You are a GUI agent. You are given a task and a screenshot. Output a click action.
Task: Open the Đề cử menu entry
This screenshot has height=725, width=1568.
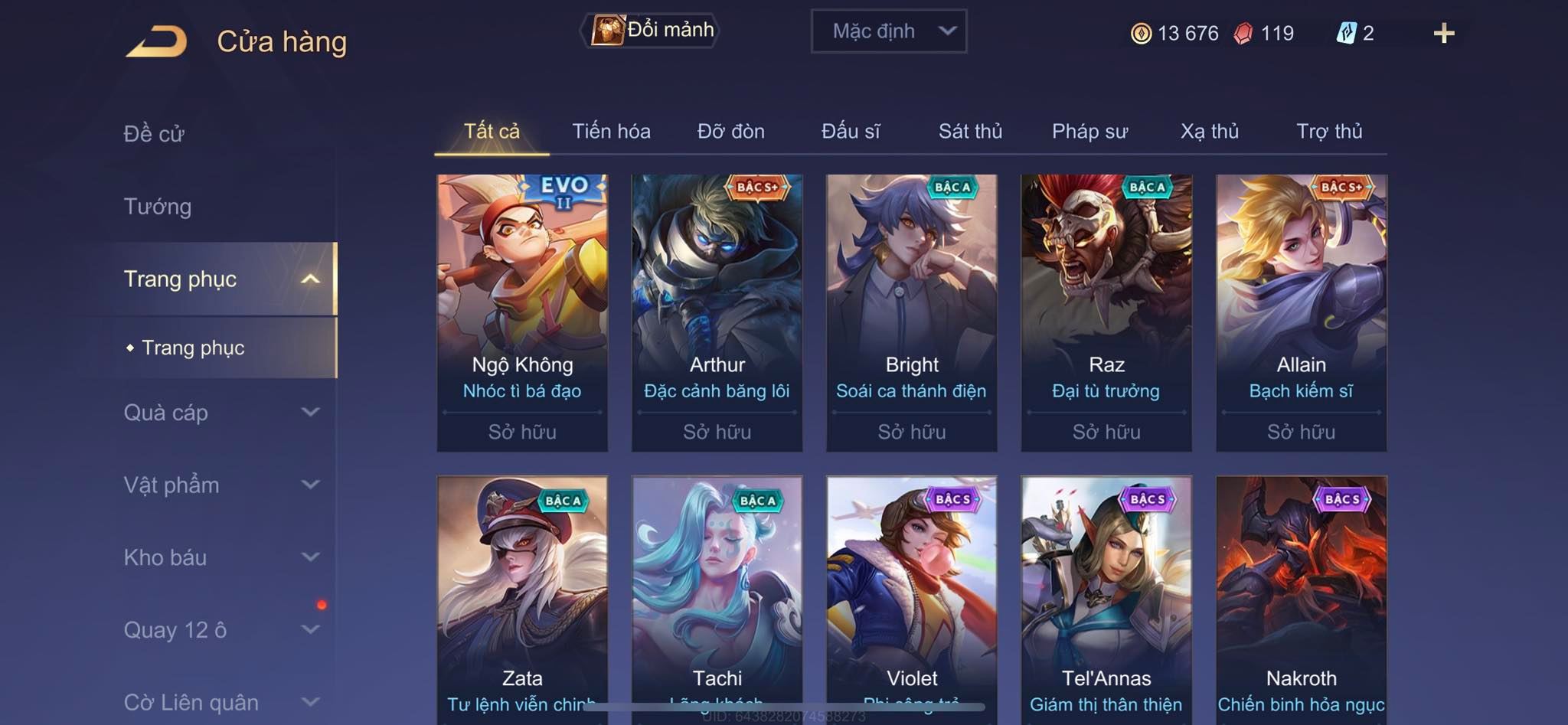pyautogui.click(x=154, y=134)
